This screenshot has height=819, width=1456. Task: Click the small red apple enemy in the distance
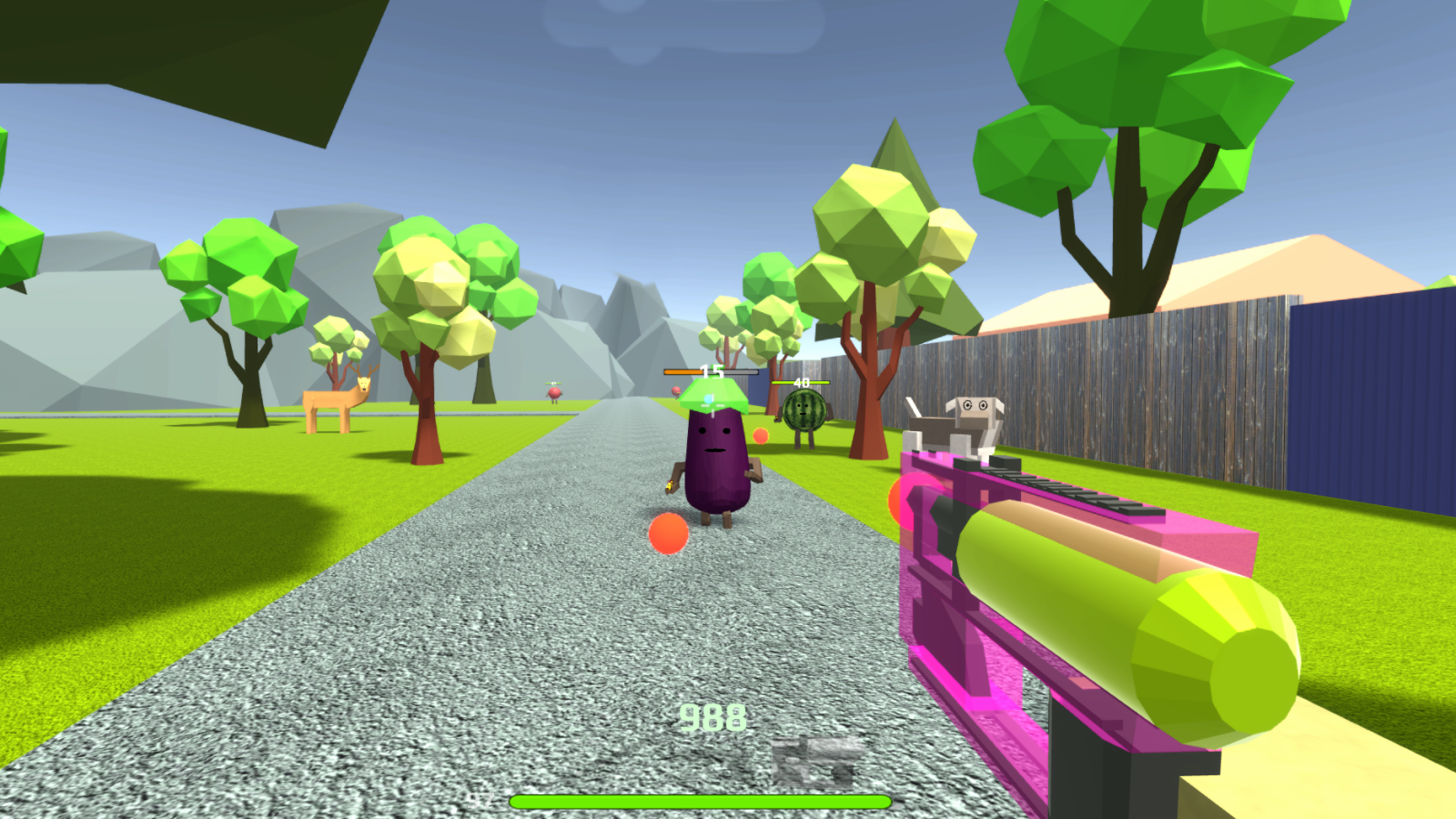(x=555, y=389)
